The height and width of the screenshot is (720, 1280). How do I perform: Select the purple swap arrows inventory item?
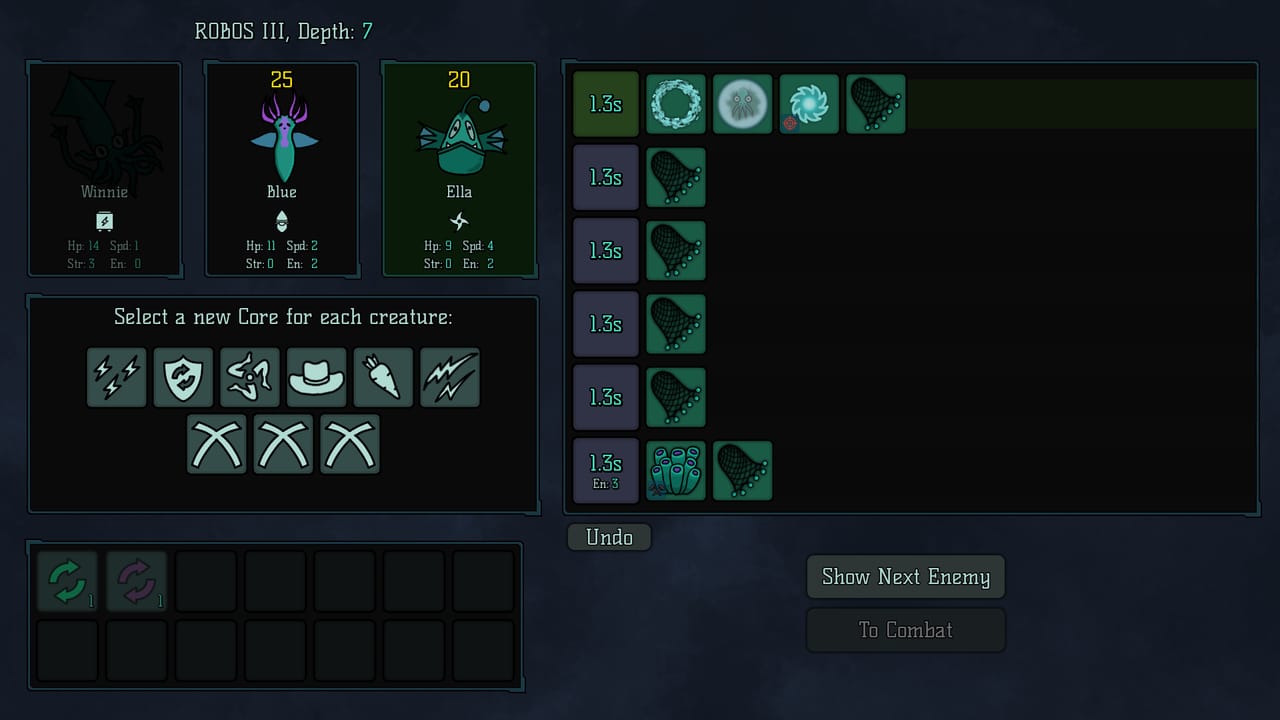136,580
